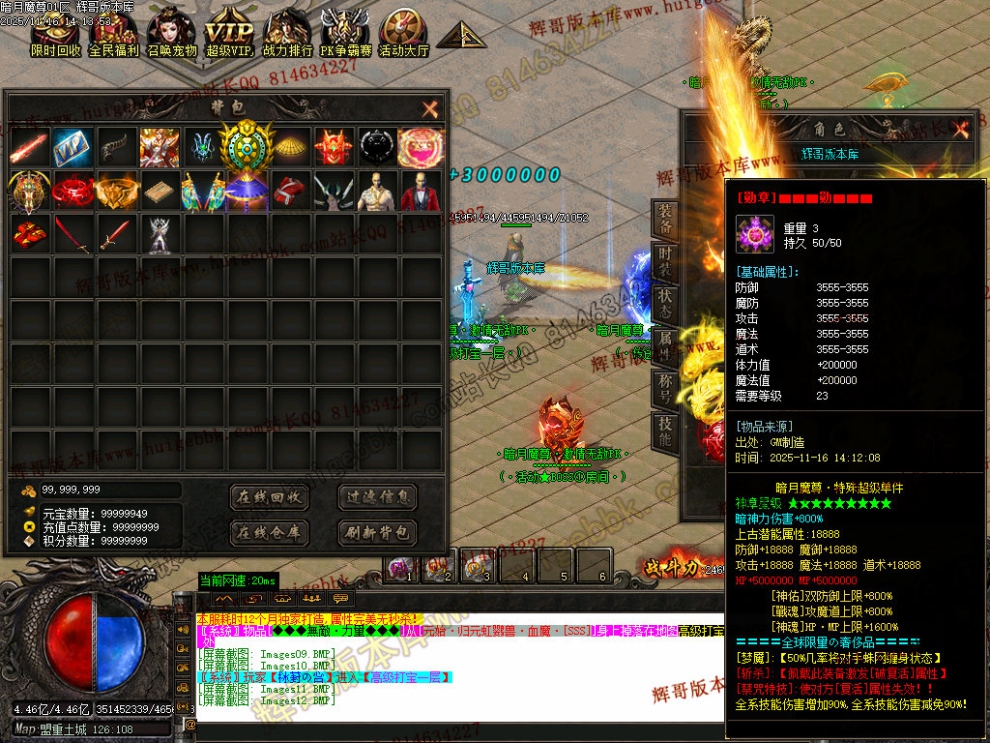This screenshot has height=743, width=990.
Task: Open the 超级VIP menu
Action: click(x=229, y=35)
